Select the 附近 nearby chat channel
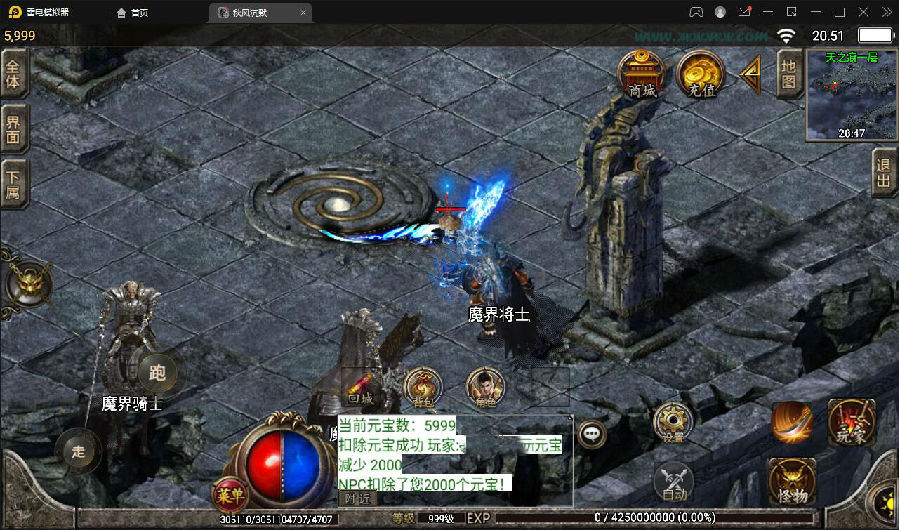The height and width of the screenshot is (530, 899). pyautogui.click(x=357, y=497)
